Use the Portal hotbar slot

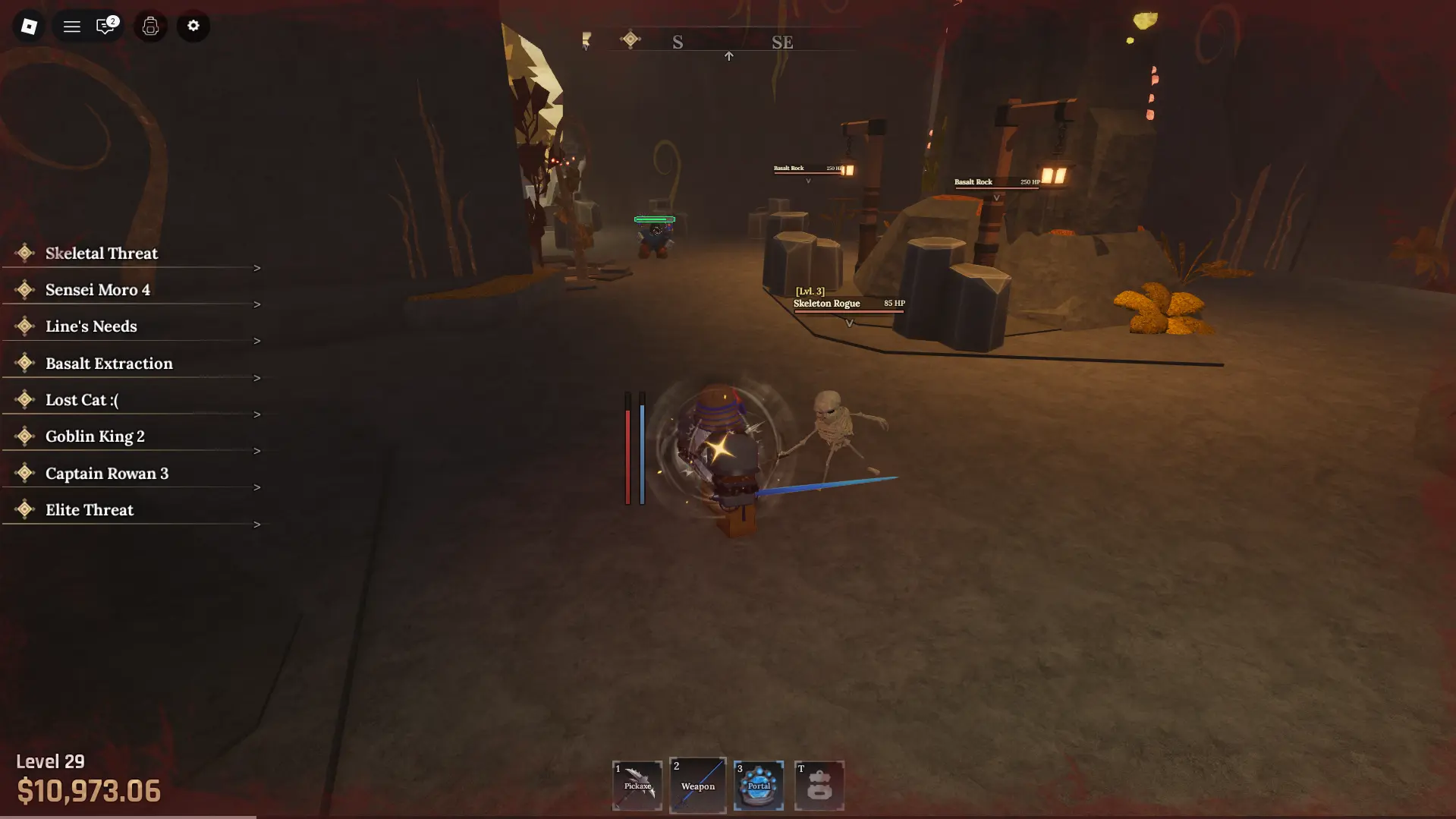(x=759, y=786)
